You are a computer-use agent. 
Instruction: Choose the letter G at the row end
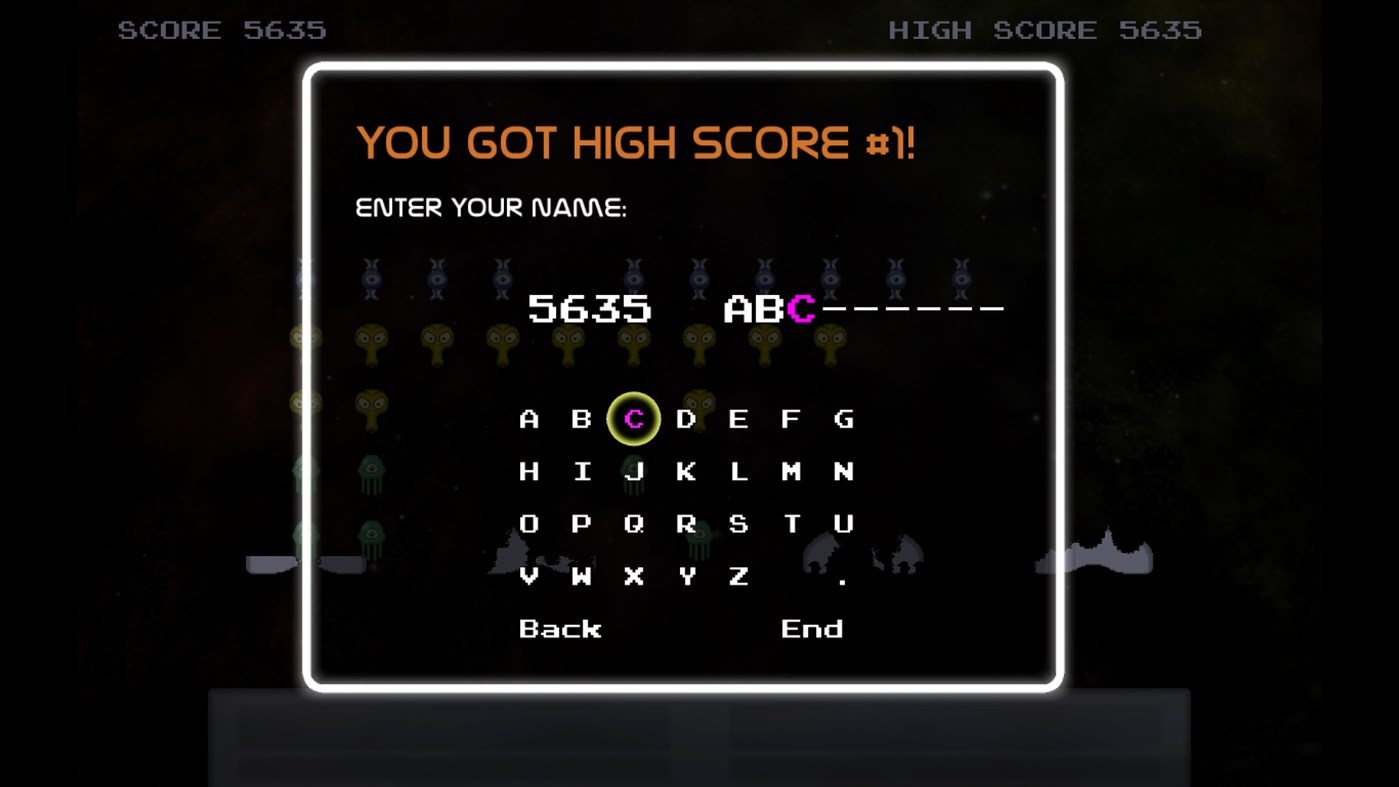tap(845, 419)
